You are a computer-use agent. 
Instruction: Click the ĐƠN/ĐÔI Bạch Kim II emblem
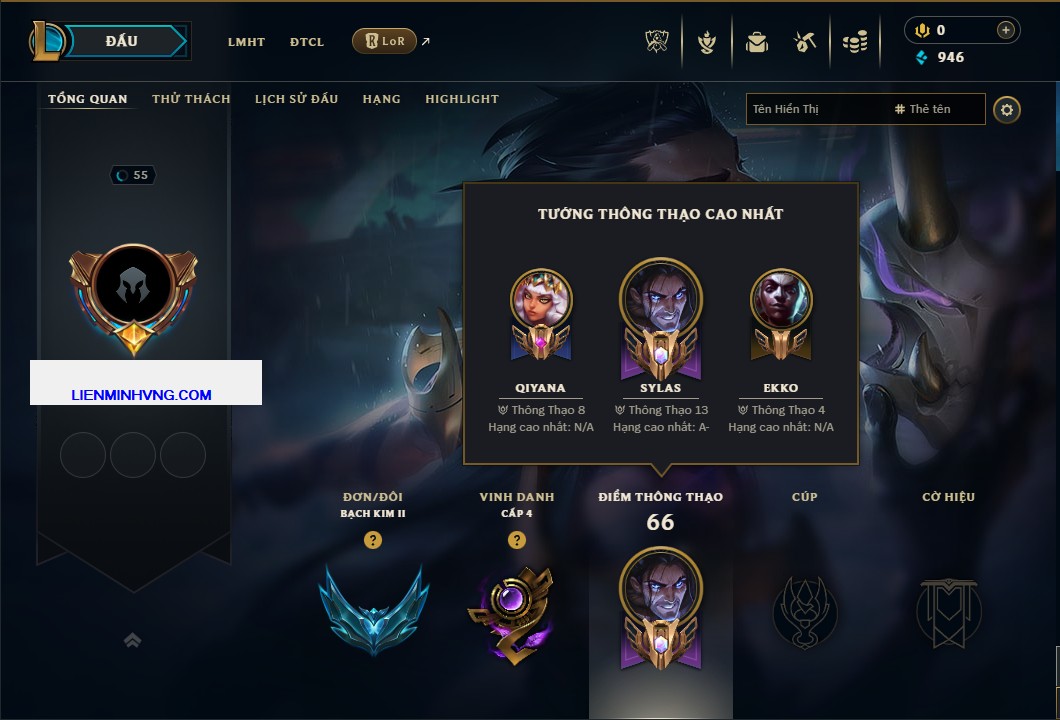(x=373, y=608)
